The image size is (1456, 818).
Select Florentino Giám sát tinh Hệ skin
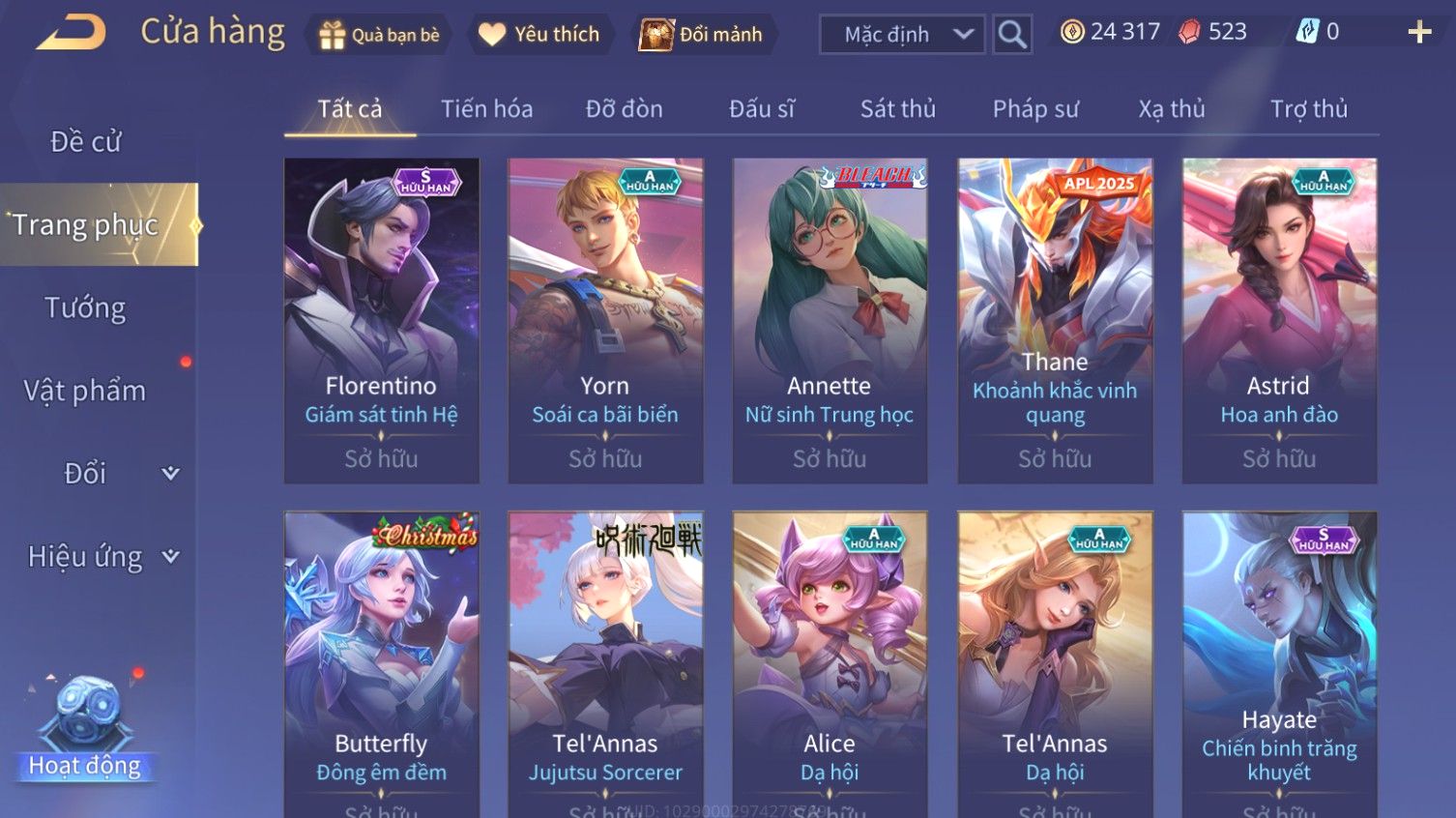tap(381, 320)
